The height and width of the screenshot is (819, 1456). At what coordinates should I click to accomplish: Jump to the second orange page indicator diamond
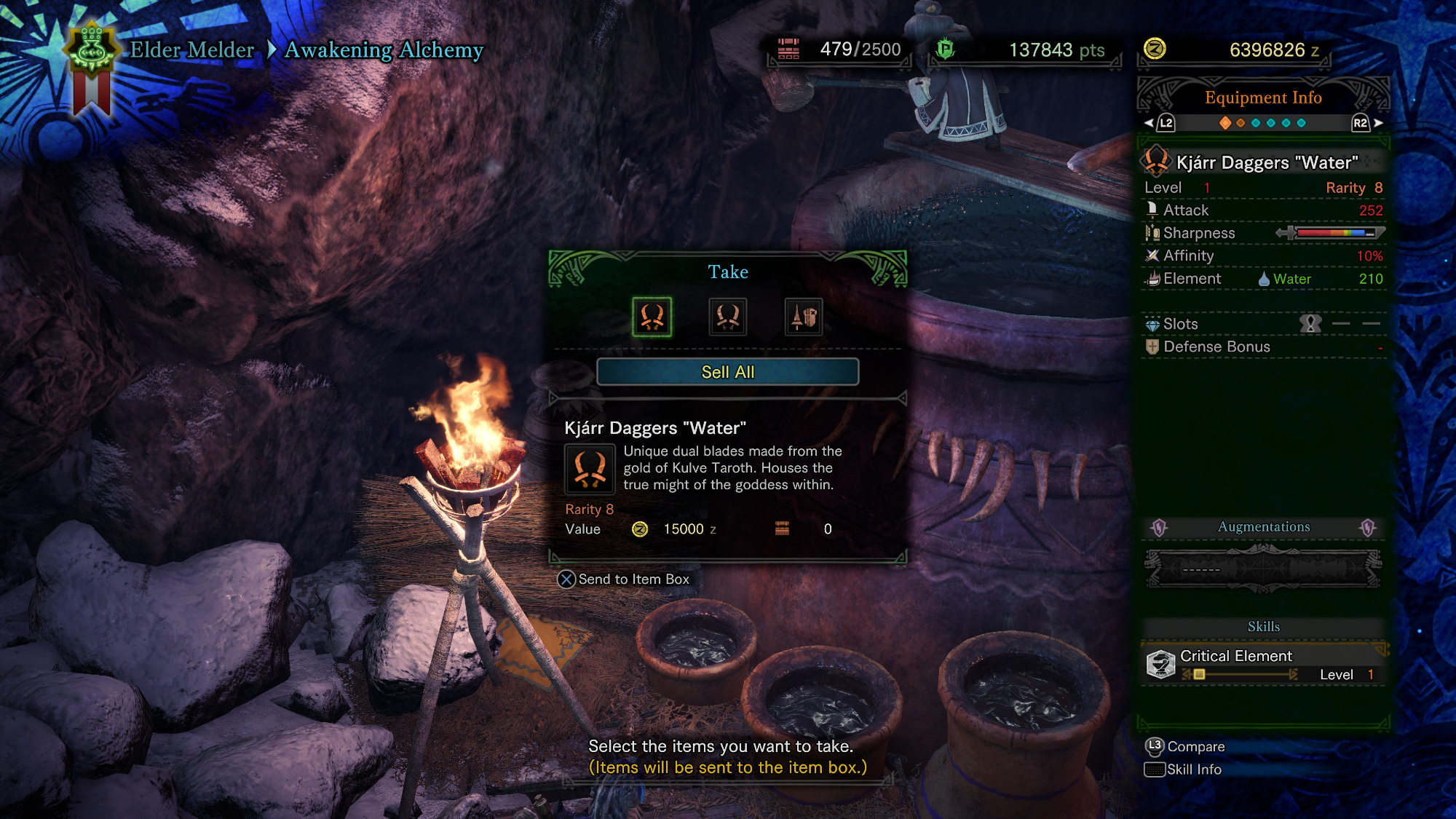pyautogui.click(x=1241, y=123)
